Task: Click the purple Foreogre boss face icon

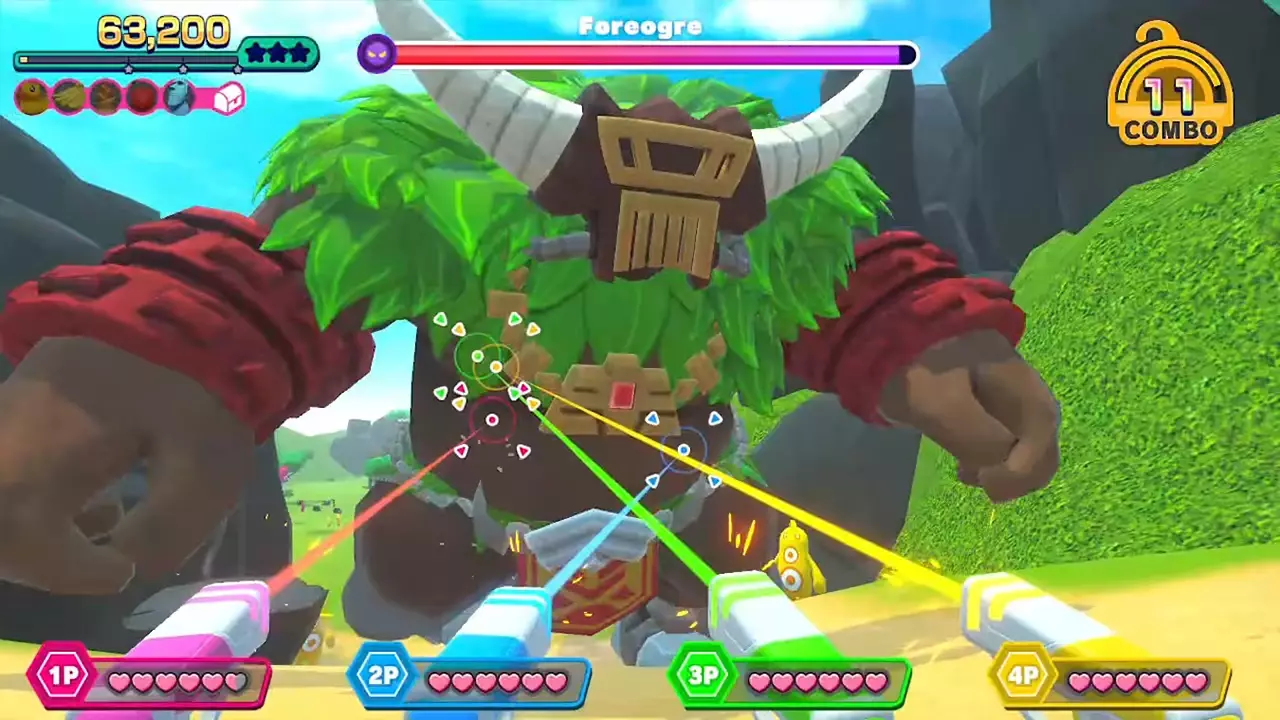Action: click(377, 53)
